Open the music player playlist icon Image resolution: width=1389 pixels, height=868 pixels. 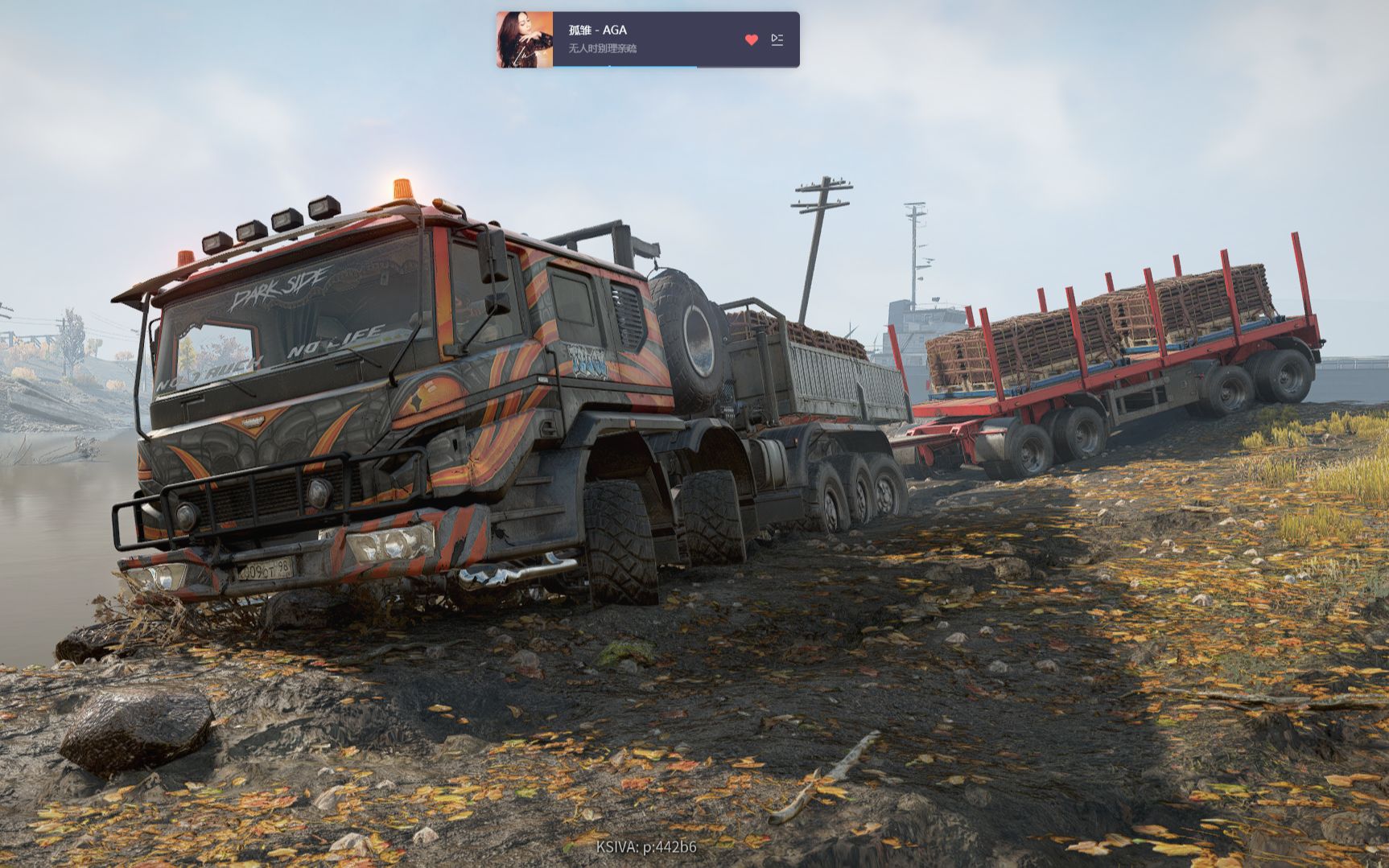tap(777, 39)
